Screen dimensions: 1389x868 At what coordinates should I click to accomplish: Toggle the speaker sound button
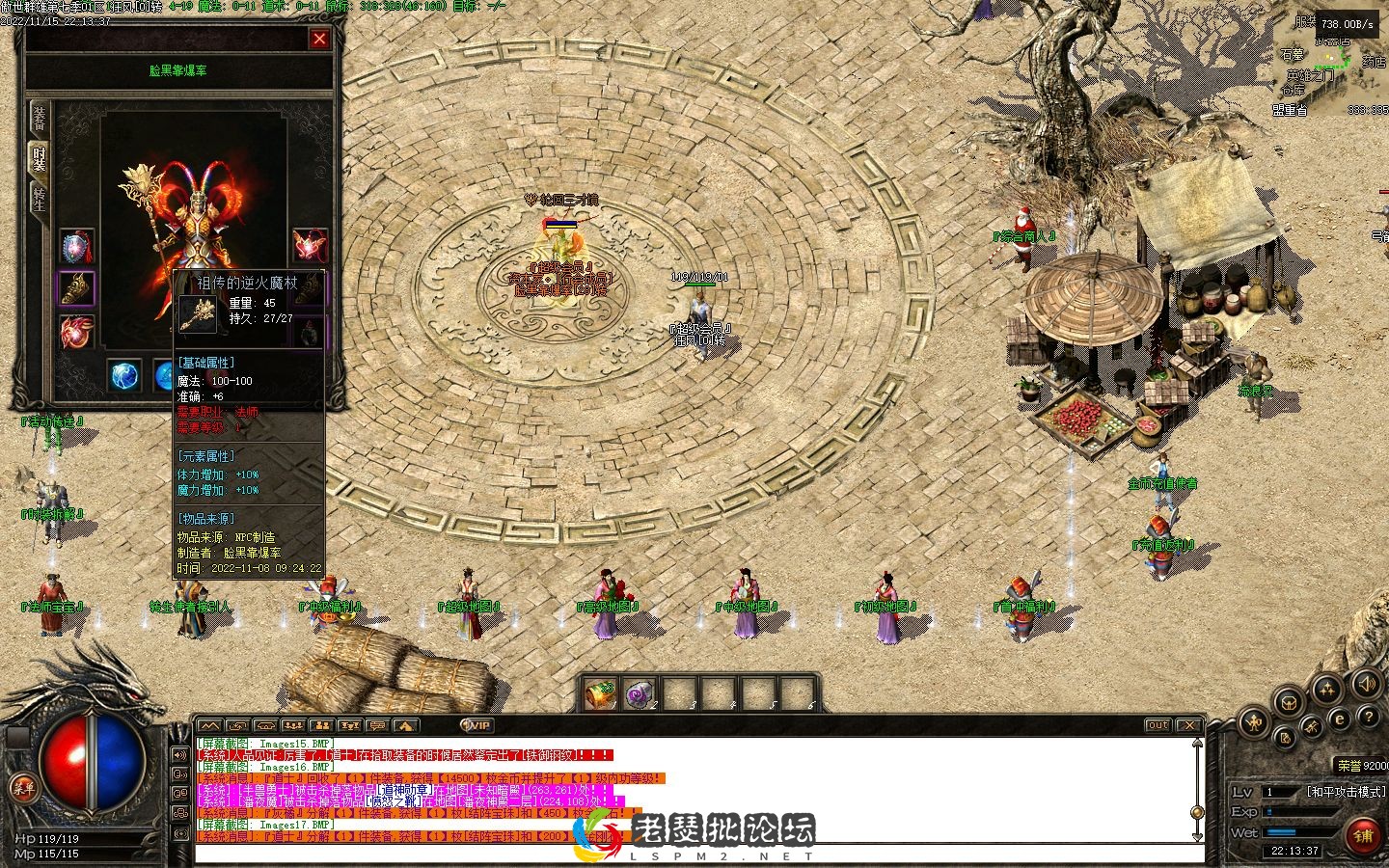[1366, 685]
